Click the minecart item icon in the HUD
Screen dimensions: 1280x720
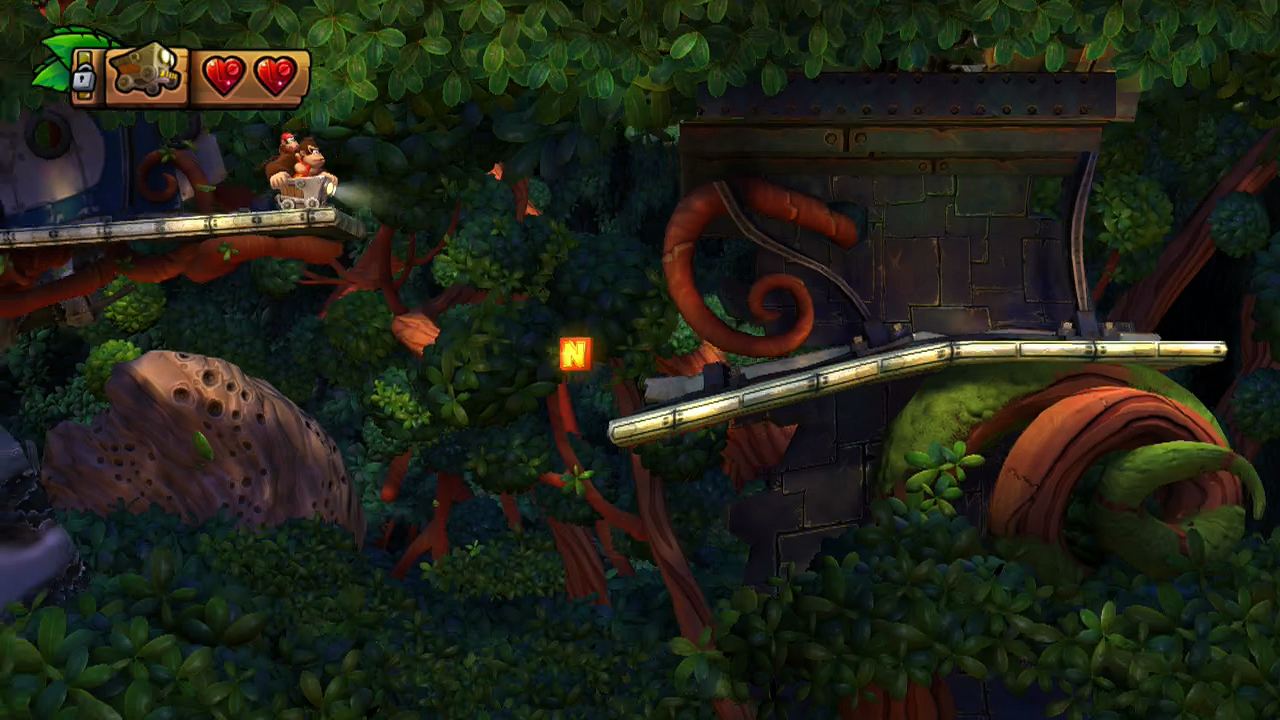tap(144, 72)
